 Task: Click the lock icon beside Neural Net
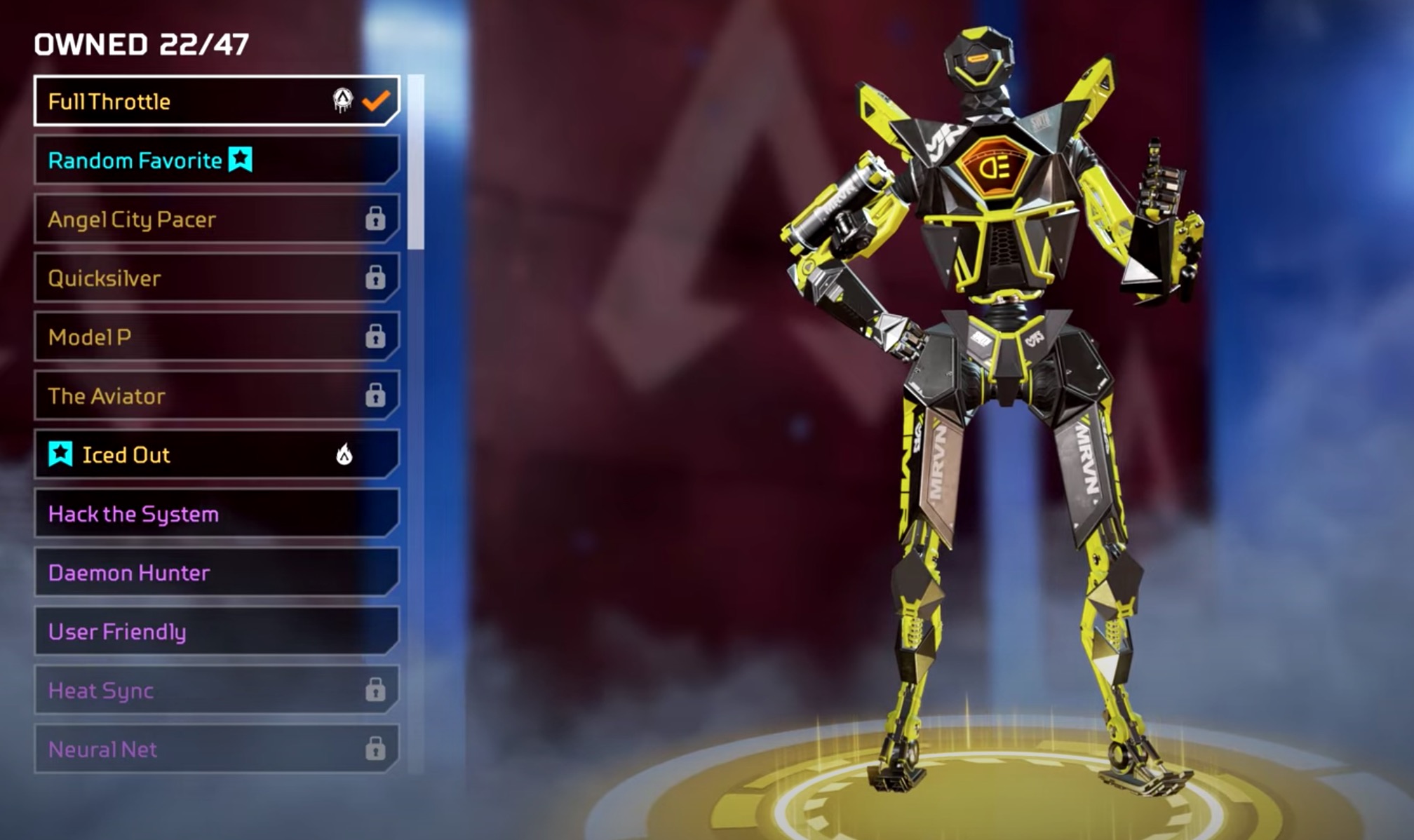(377, 750)
